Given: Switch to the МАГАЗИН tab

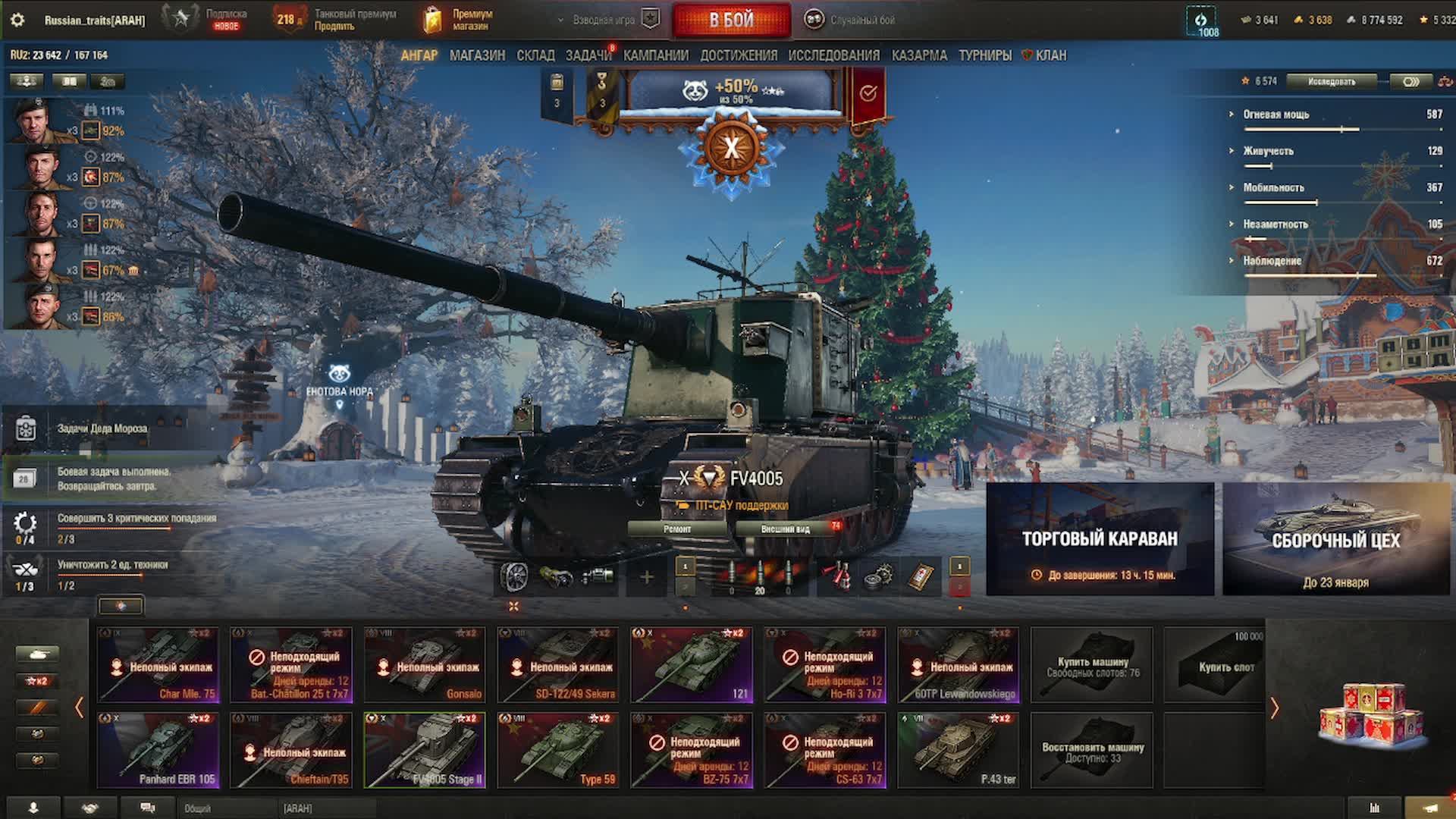Looking at the screenshot, I should tap(477, 55).
